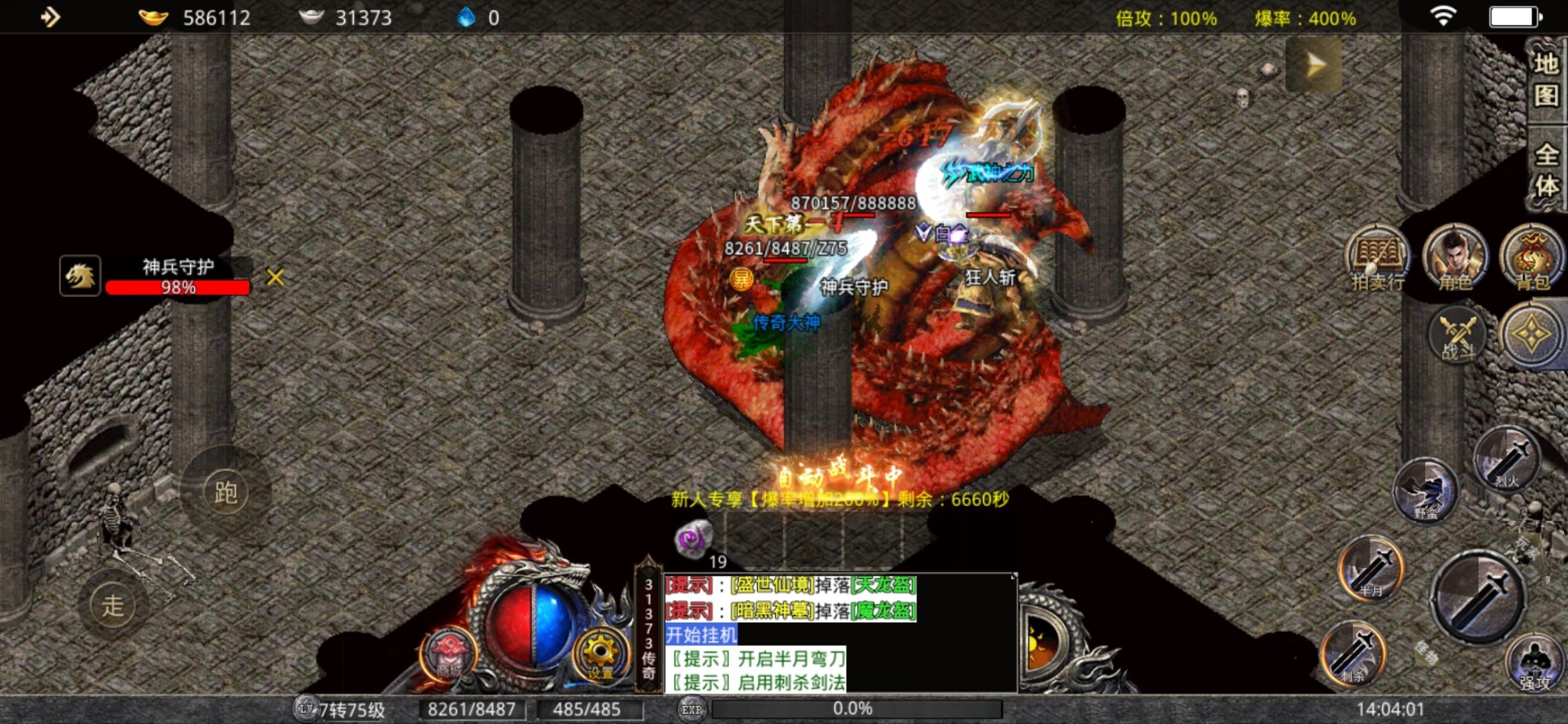This screenshot has height=724, width=1568.
Task: Open the 商城 shop icon
Action: (x=448, y=654)
